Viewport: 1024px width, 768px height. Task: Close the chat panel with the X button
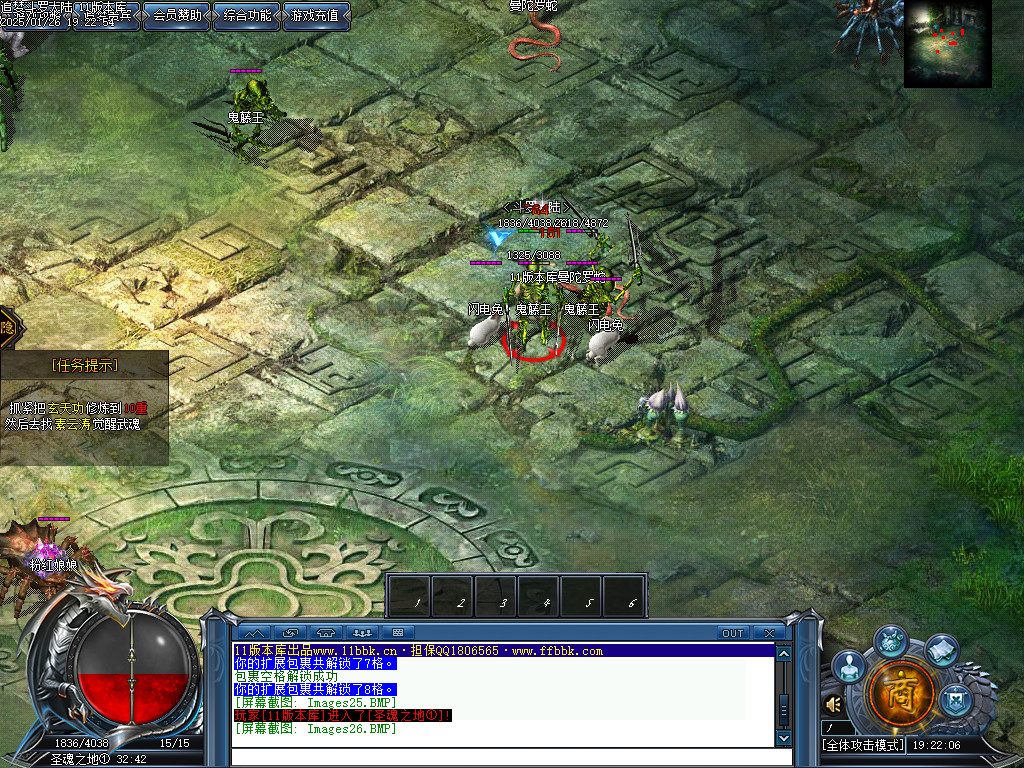[768, 633]
